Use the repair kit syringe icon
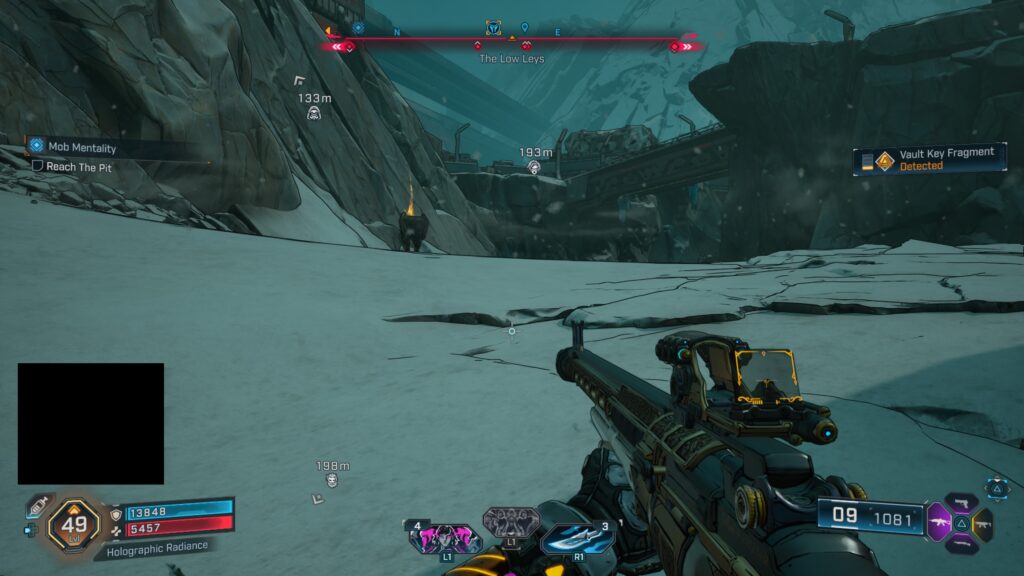Image resolution: width=1024 pixels, height=576 pixels. (x=38, y=506)
